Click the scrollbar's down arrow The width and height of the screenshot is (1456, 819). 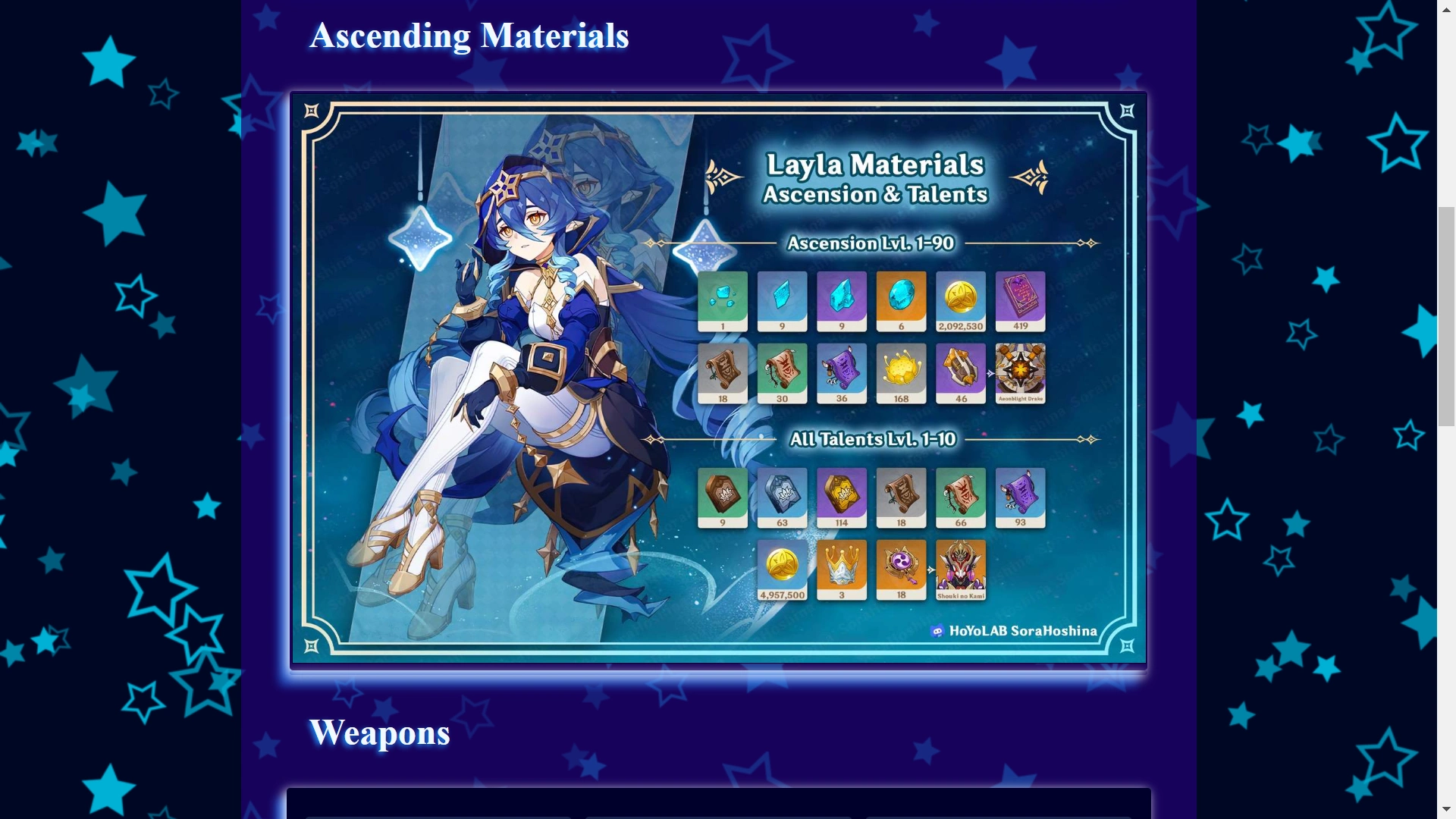[x=1446, y=810]
